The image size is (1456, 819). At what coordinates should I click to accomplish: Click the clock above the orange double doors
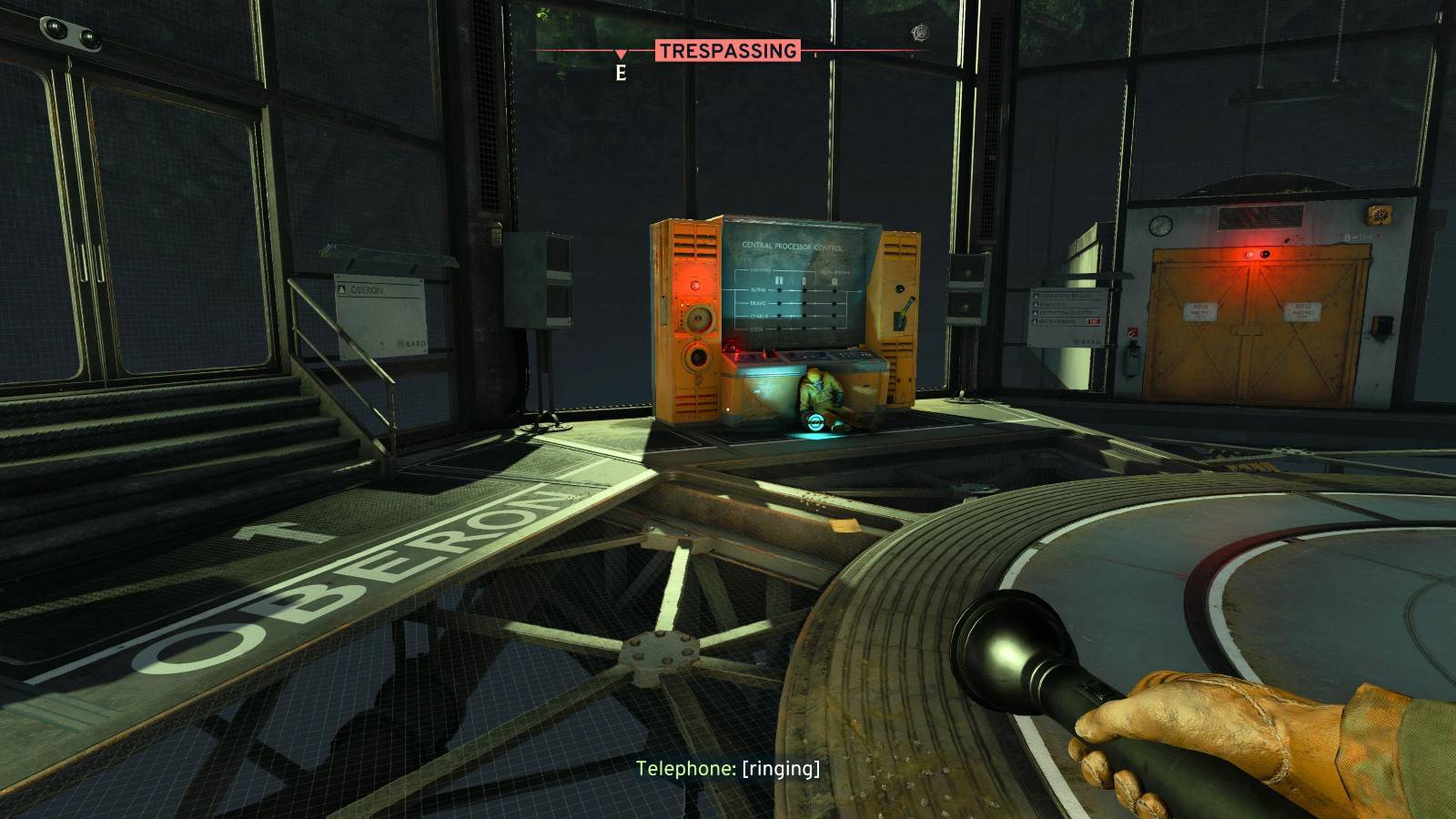coord(1160,226)
